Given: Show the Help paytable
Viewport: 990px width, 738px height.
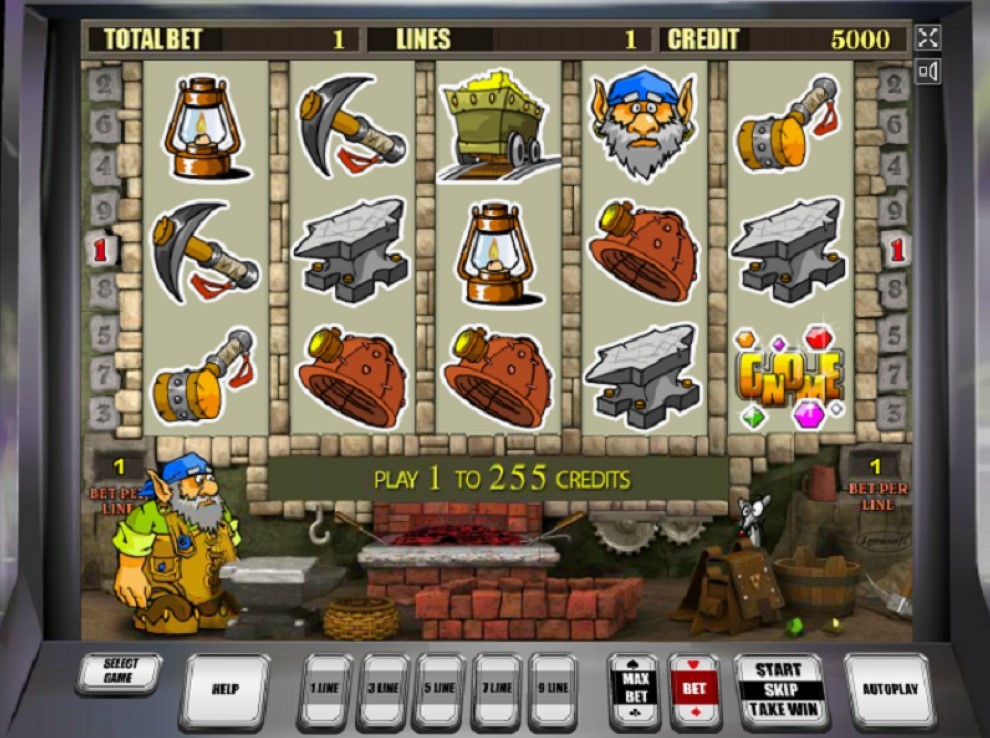Looking at the screenshot, I should point(225,689).
